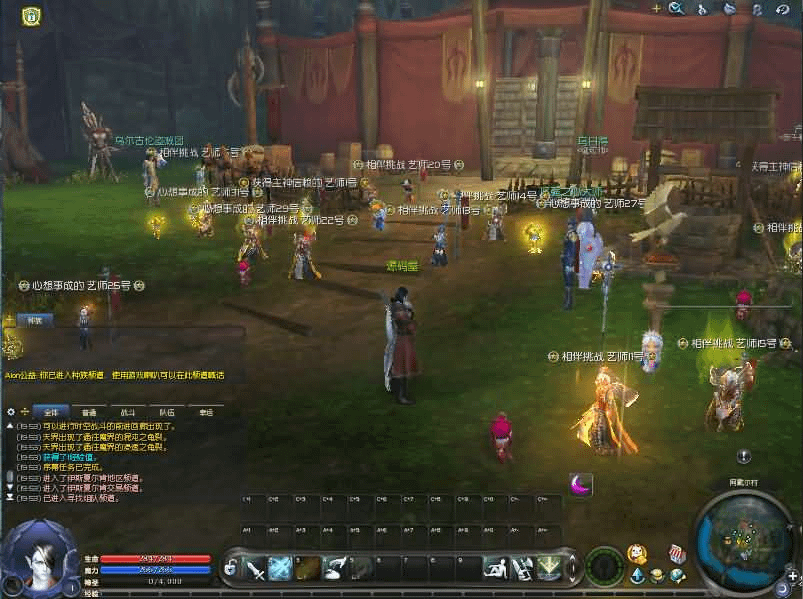Open the magnifying glass search icon

pyautogui.click(x=677, y=9)
